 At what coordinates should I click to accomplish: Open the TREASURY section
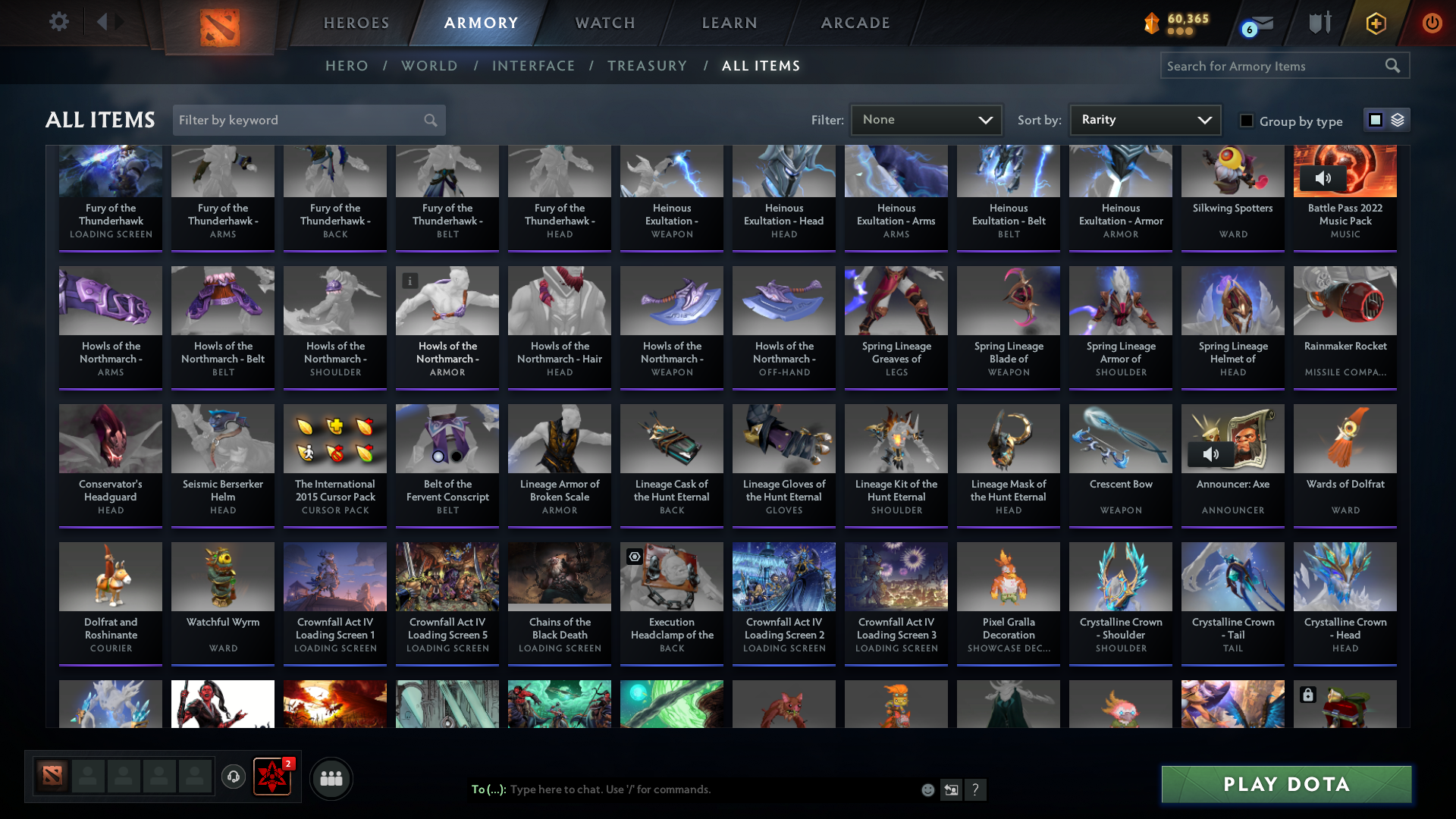[x=647, y=66]
